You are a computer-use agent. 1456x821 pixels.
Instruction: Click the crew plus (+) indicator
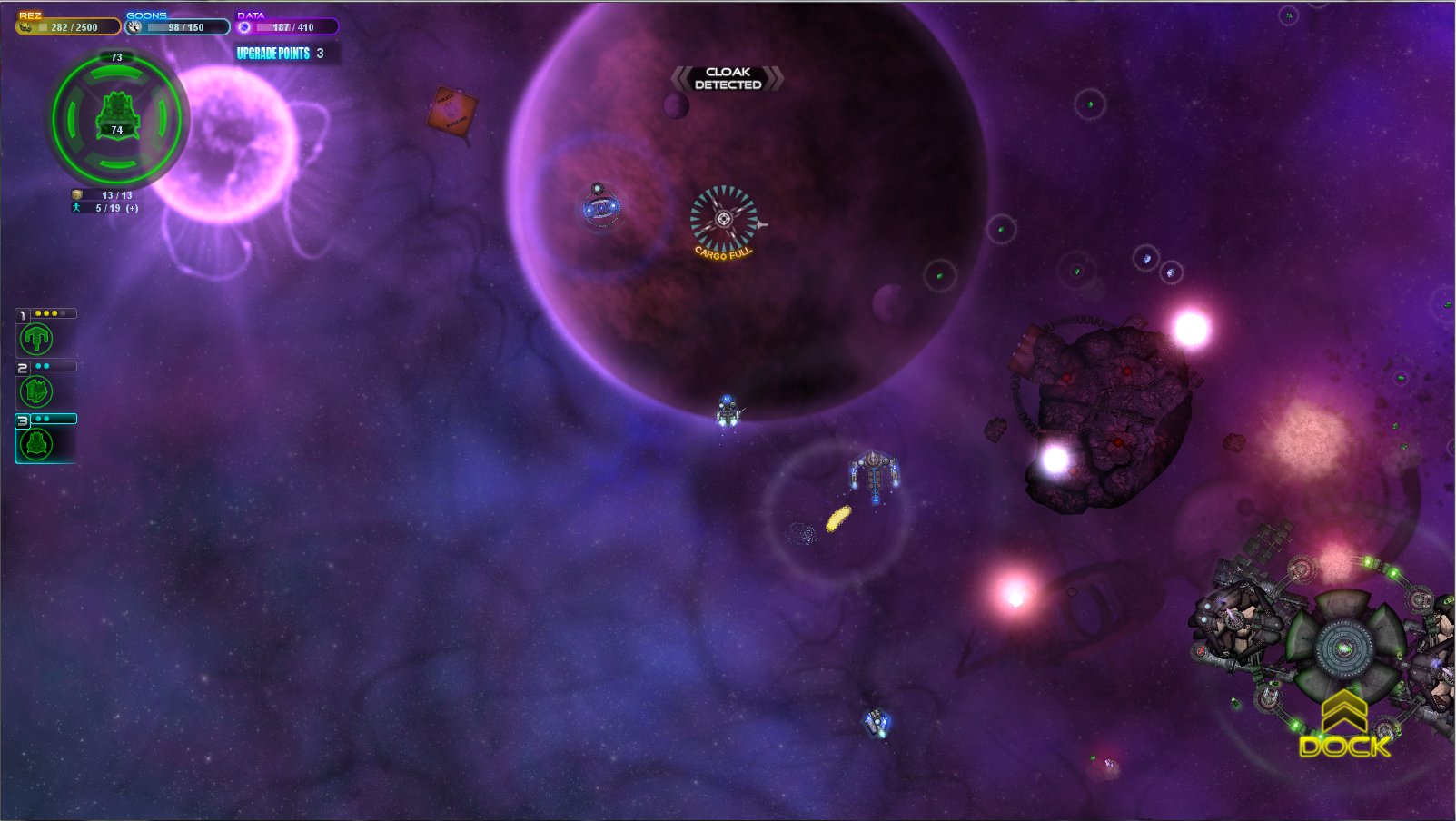133,209
